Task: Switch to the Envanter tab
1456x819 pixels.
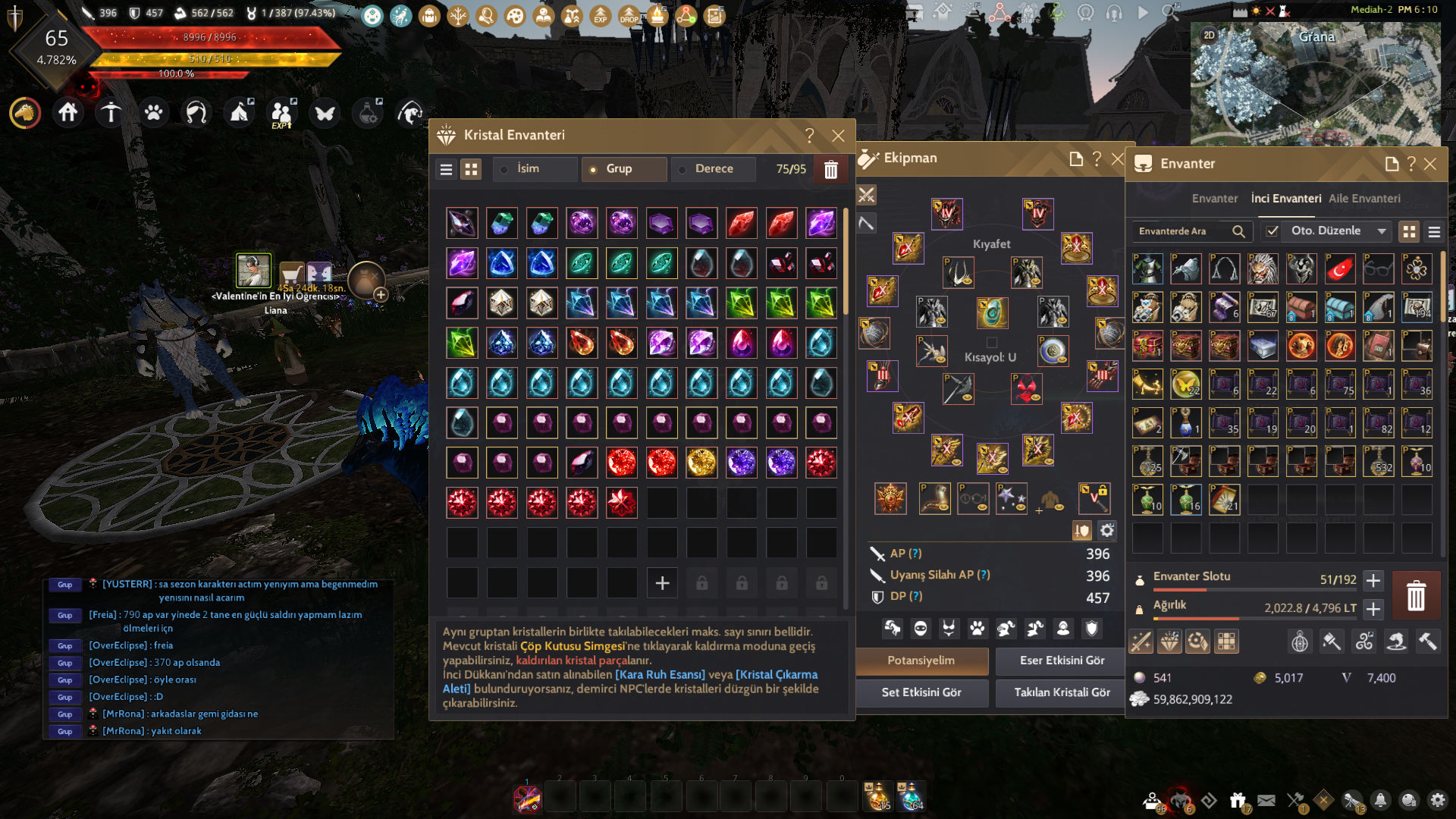Action: pyautogui.click(x=1214, y=199)
